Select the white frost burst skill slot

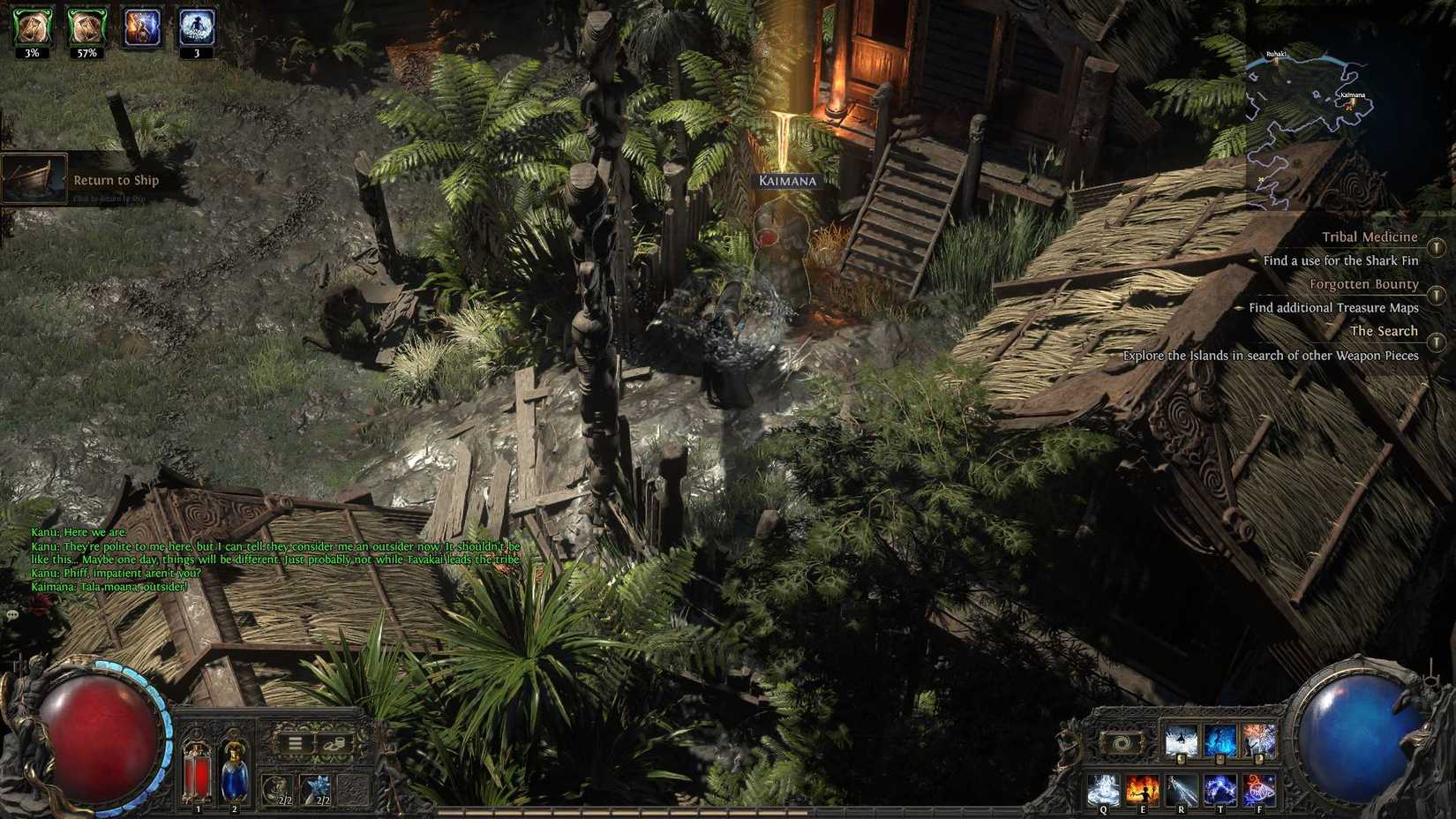coord(1181,741)
